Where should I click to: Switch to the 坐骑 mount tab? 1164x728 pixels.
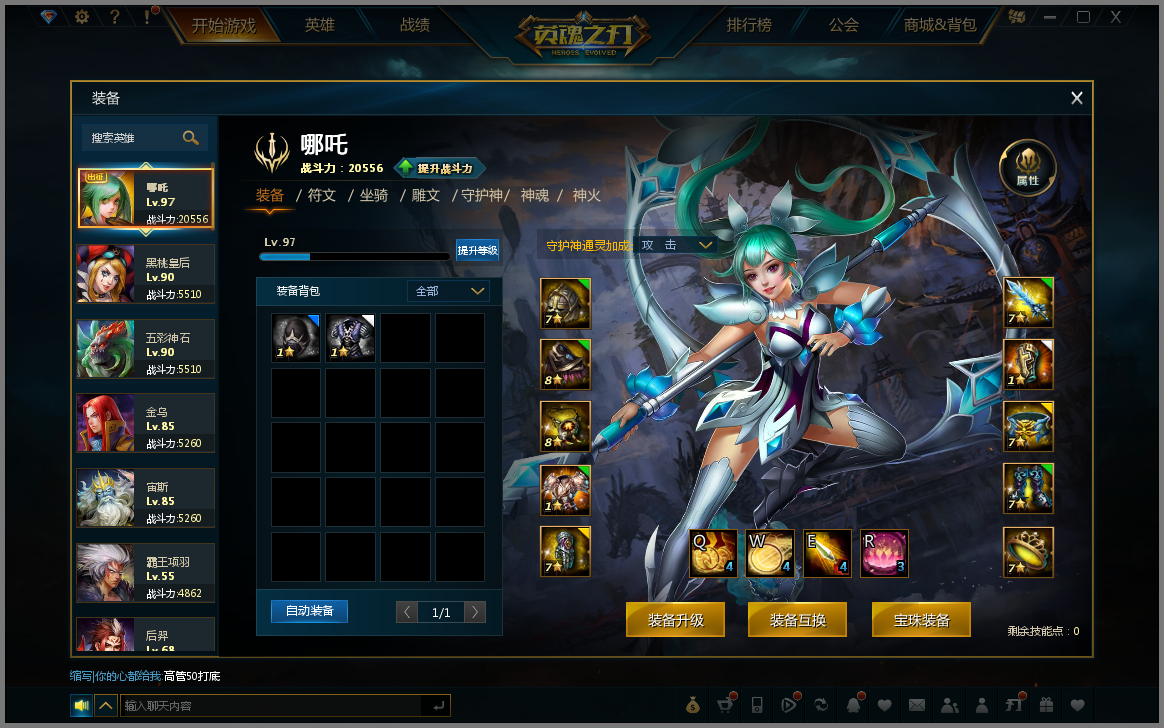point(374,195)
